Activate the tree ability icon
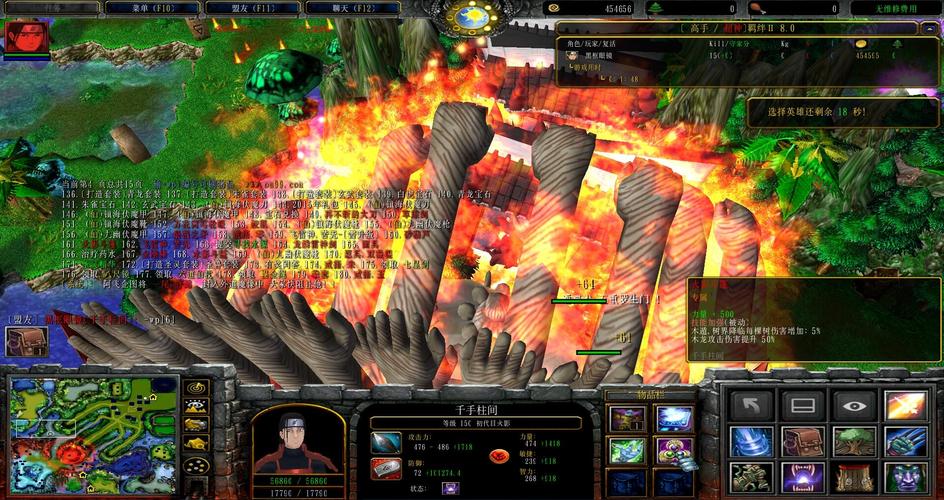Screen dimensions: 944x500 click(853, 441)
